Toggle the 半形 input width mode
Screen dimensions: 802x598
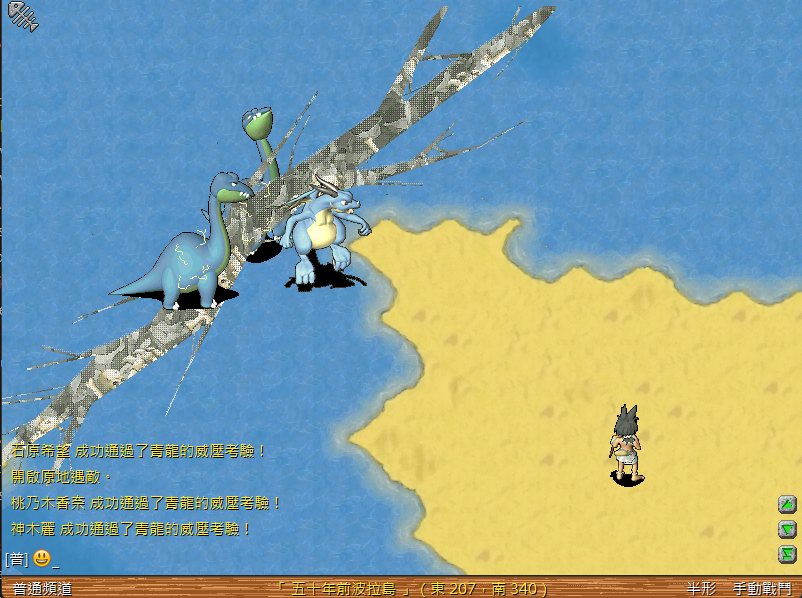(x=701, y=589)
